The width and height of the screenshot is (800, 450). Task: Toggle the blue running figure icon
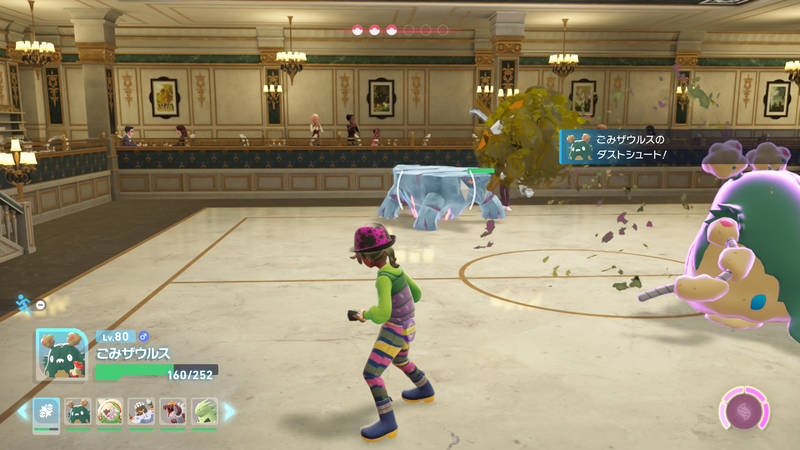(x=23, y=303)
